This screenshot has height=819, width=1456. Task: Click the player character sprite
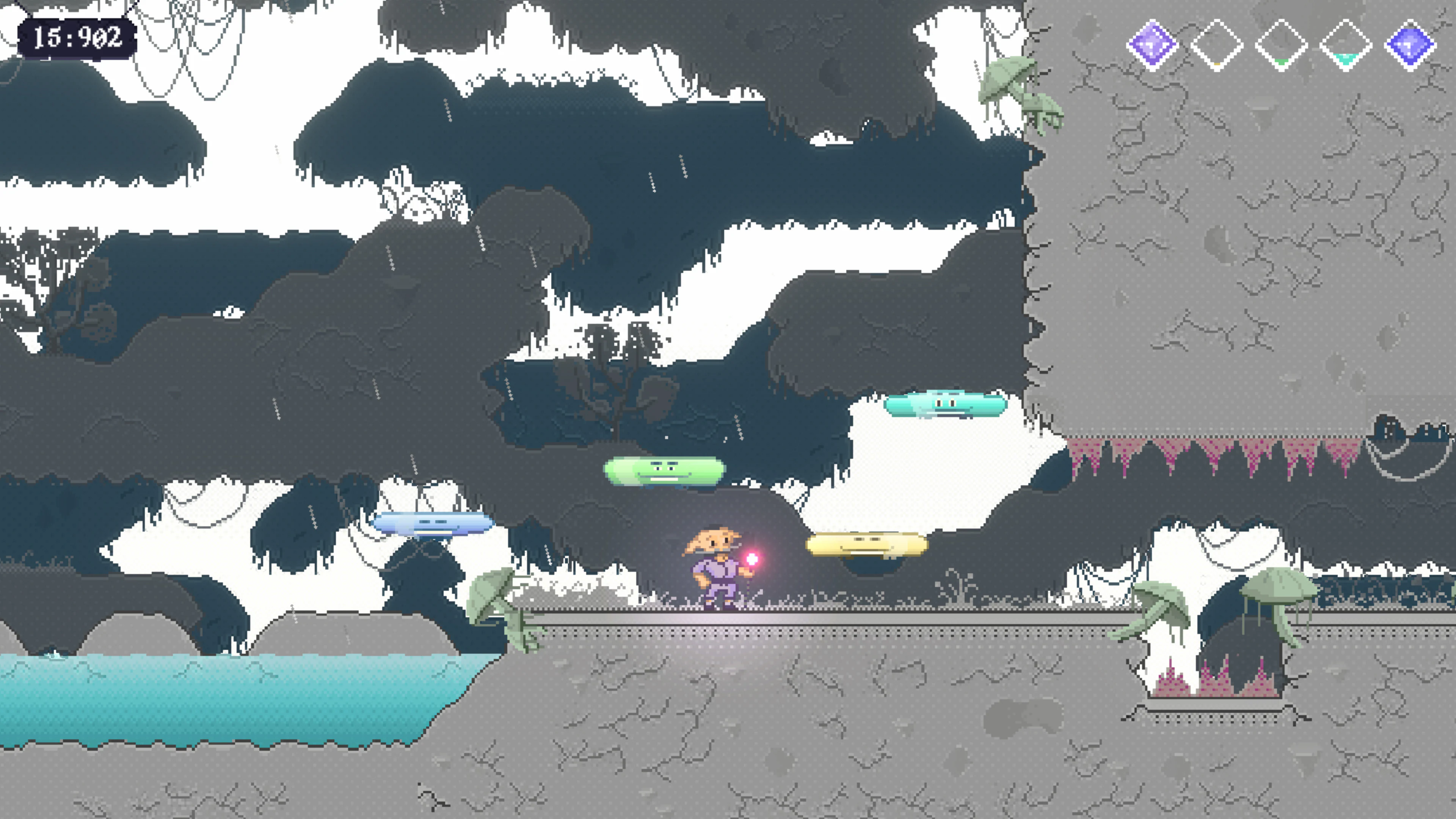point(715,571)
